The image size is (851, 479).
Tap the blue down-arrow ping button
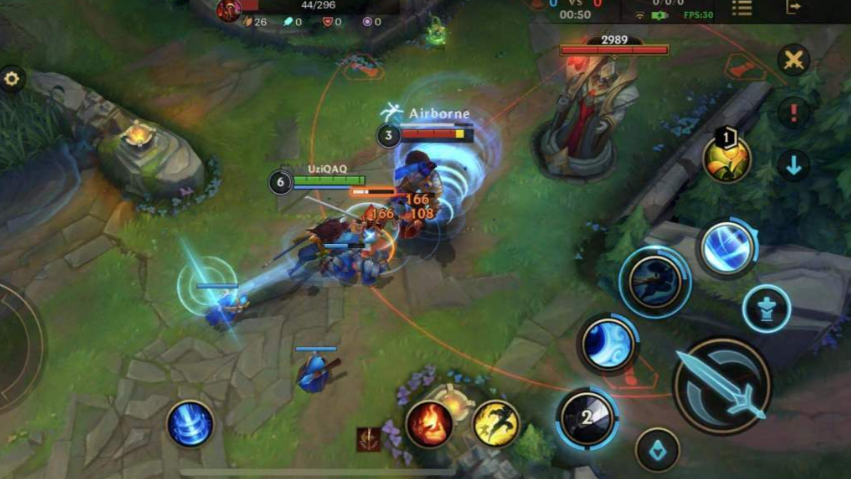[x=794, y=165]
